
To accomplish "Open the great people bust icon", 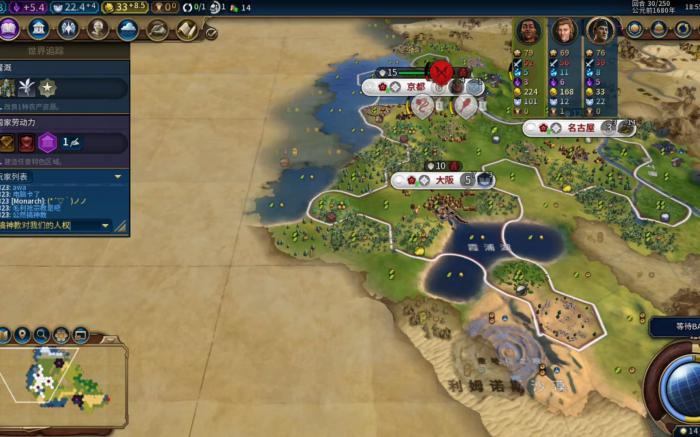I will pyautogui.click(x=98, y=29).
